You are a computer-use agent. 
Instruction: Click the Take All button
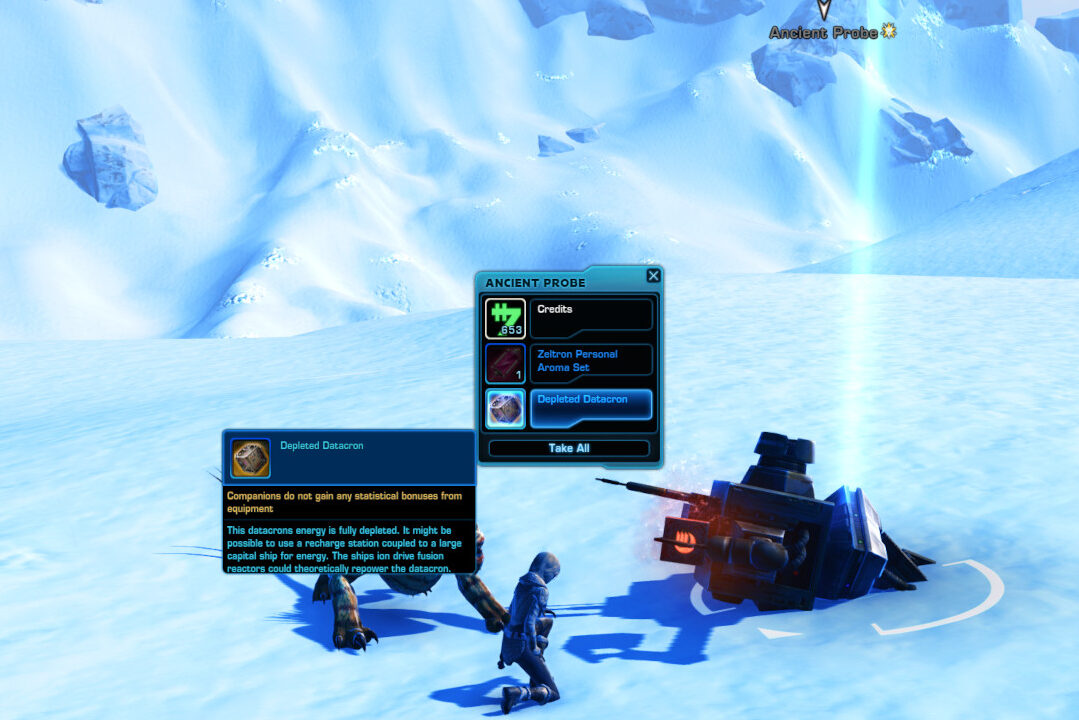(569, 448)
